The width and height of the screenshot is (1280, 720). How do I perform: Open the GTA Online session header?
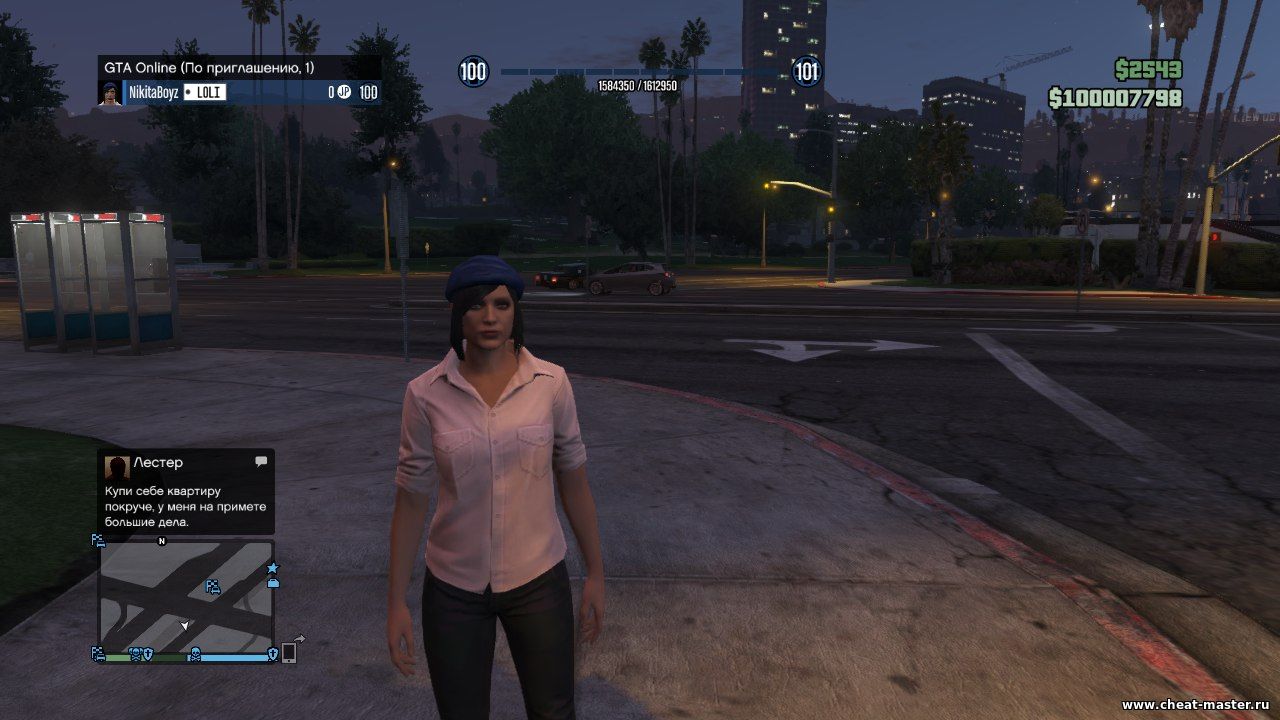238,67
